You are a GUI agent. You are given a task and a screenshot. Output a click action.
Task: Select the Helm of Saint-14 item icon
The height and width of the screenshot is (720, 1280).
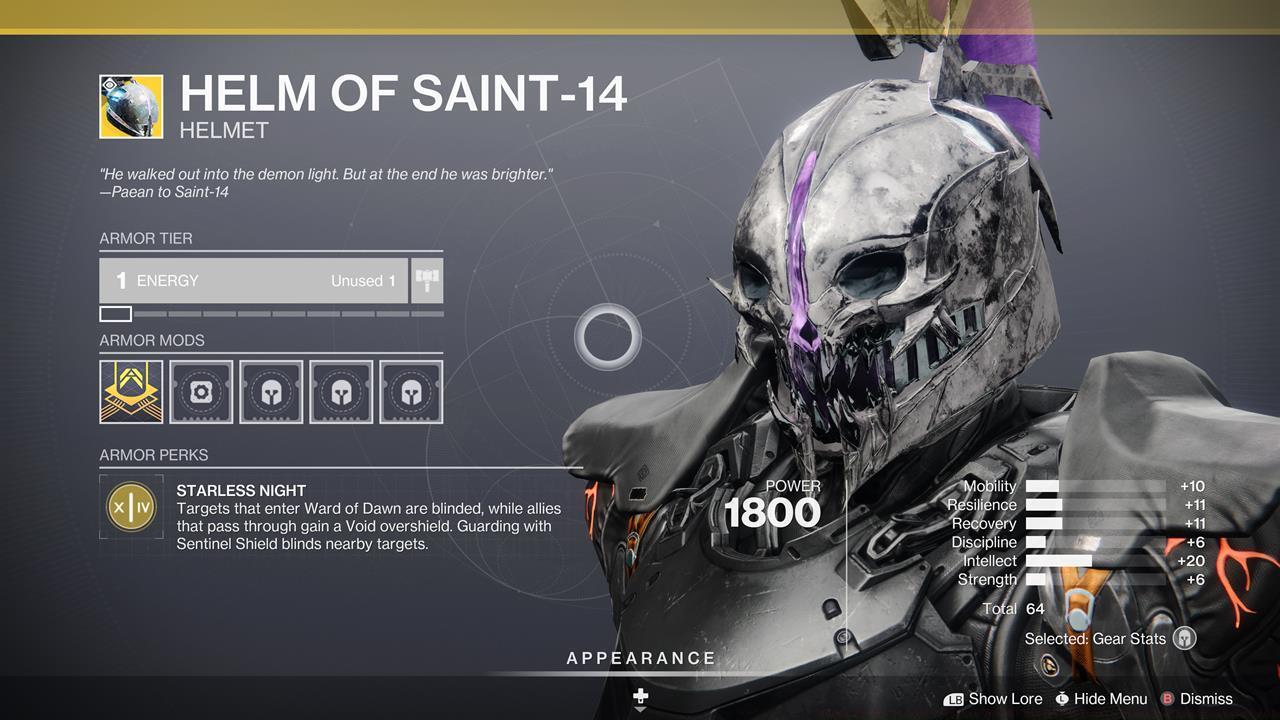pyautogui.click(x=130, y=104)
